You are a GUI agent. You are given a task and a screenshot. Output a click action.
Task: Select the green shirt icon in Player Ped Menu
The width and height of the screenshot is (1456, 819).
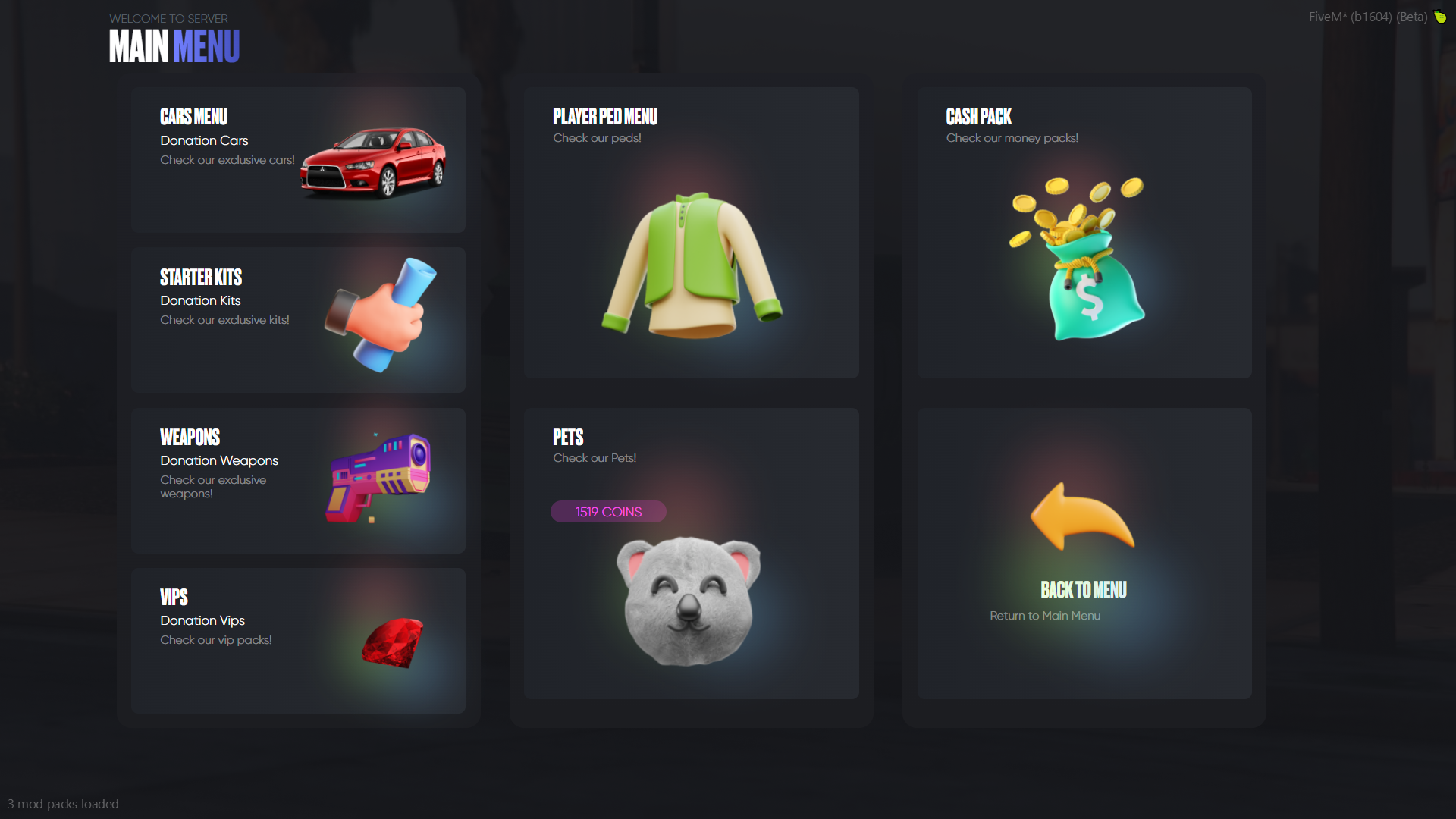click(x=690, y=265)
